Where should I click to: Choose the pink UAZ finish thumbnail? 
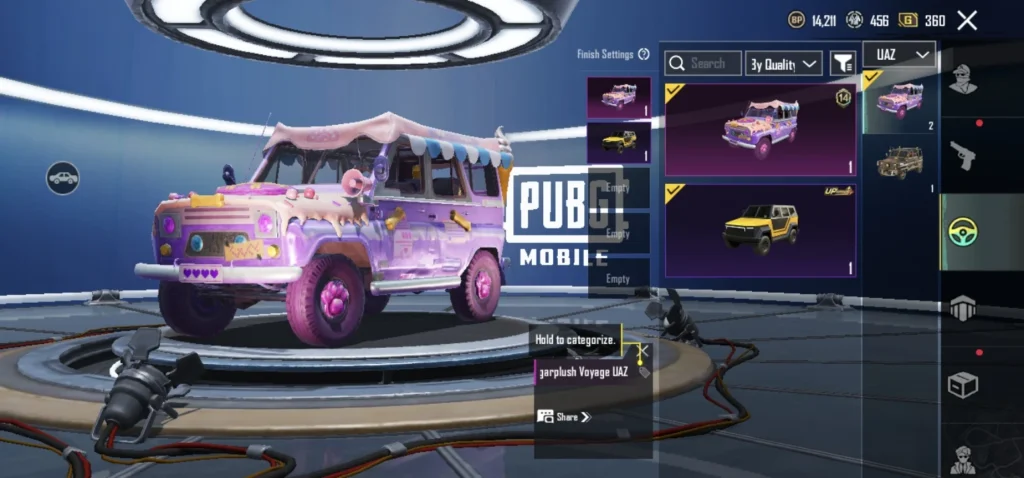[619, 97]
